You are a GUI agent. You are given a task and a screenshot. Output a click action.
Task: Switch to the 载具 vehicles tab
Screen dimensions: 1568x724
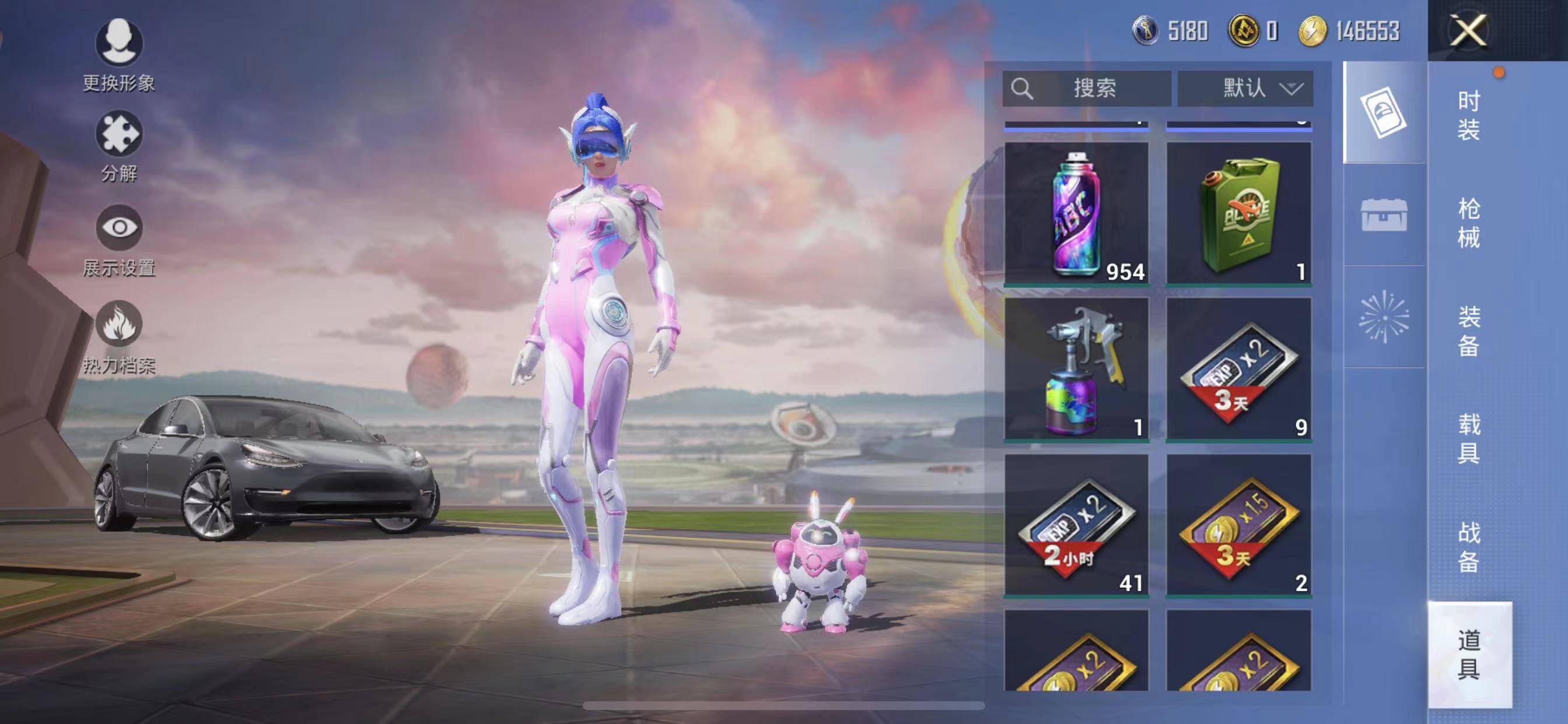coord(1469,438)
